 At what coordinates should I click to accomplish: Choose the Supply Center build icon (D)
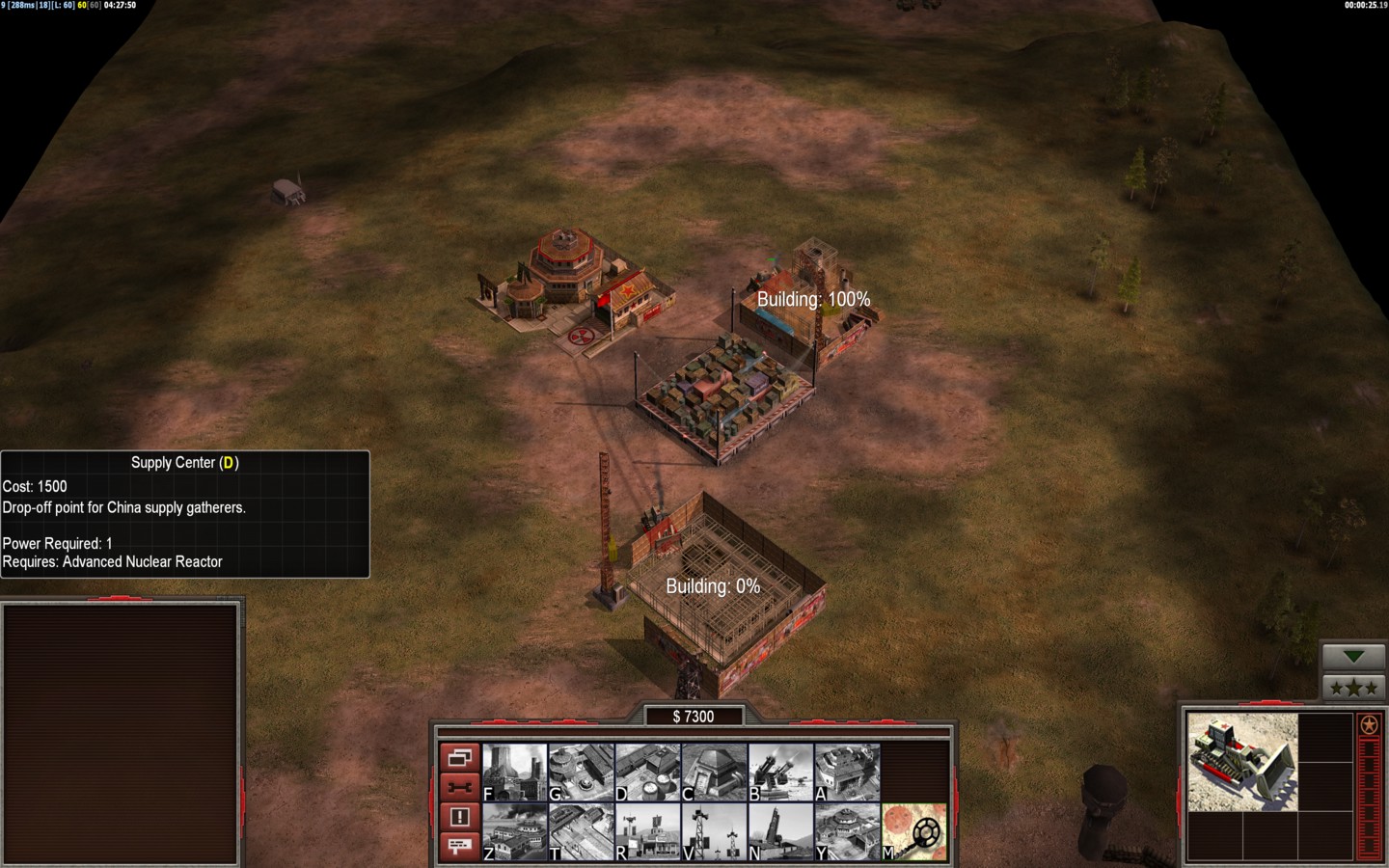click(648, 772)
